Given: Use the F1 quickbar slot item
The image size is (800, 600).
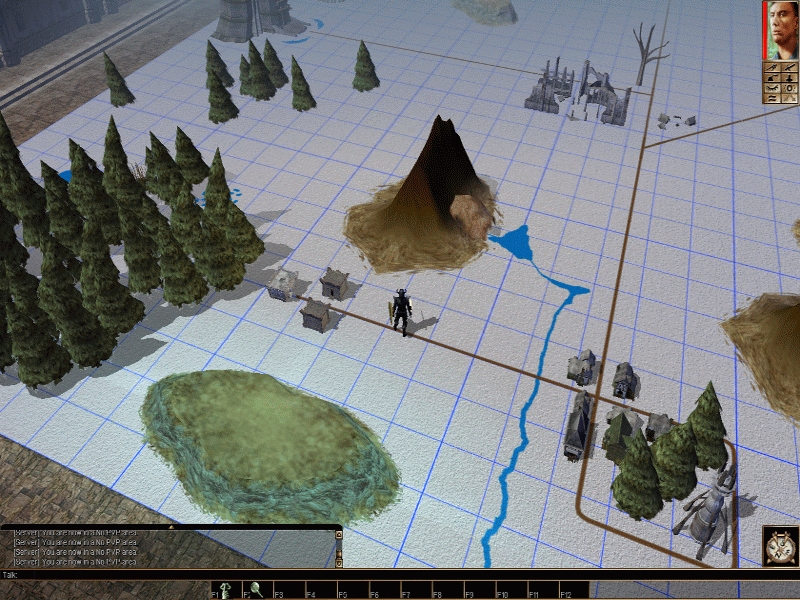Looking at the screenshot, I should point(226,590).
